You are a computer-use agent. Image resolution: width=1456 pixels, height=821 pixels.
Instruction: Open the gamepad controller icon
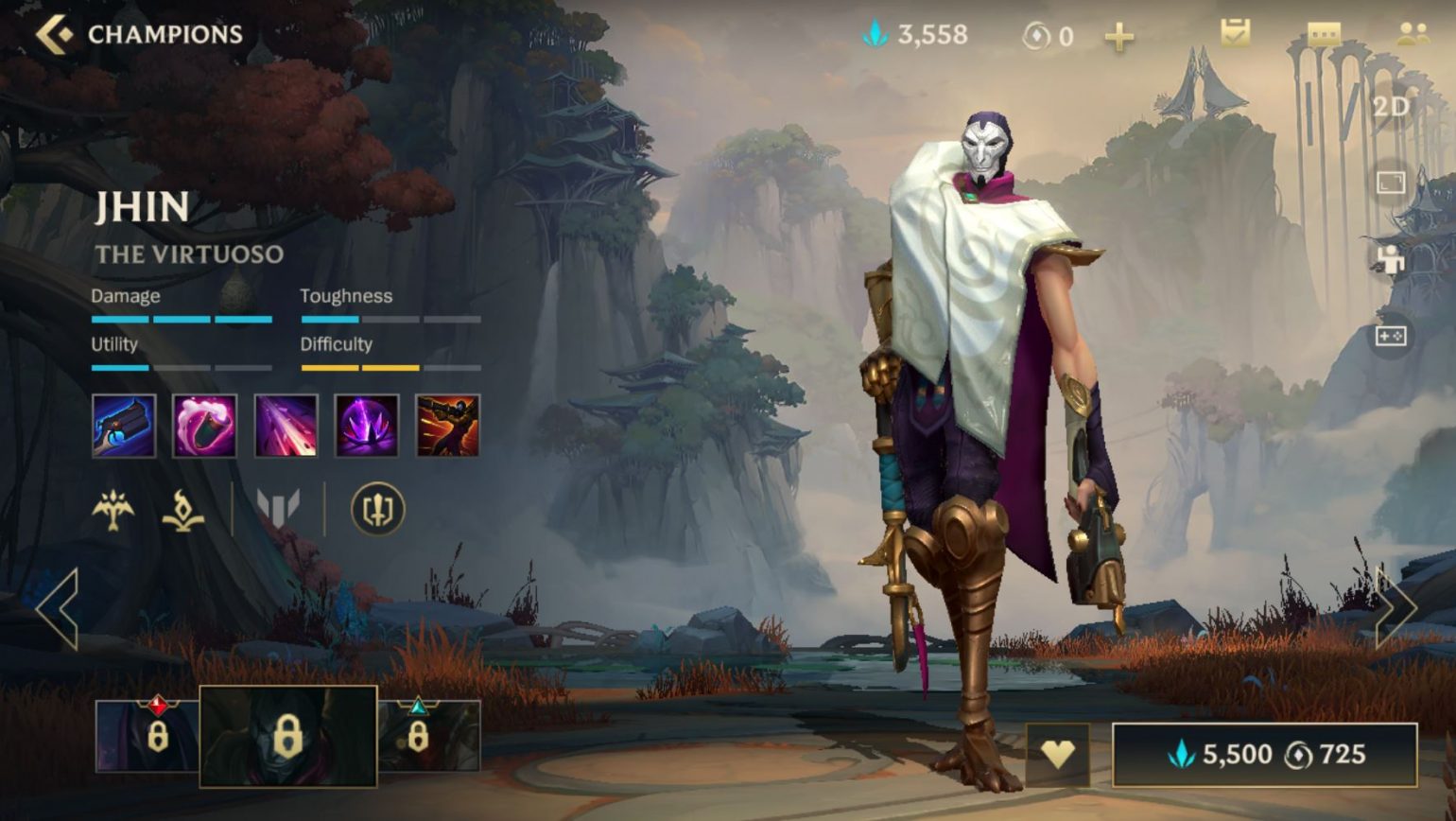coord(1391,336)
